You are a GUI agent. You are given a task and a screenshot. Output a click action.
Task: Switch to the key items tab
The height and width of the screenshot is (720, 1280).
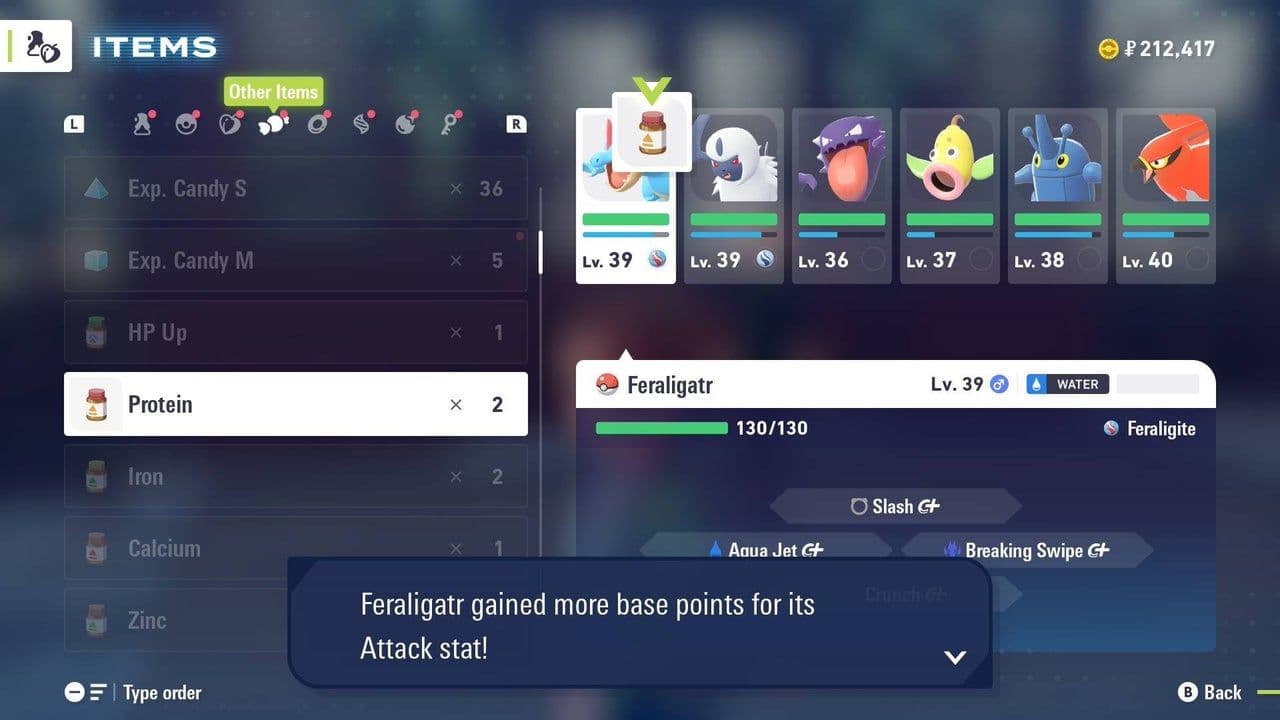pyautogui.click(x=450, y=124)
